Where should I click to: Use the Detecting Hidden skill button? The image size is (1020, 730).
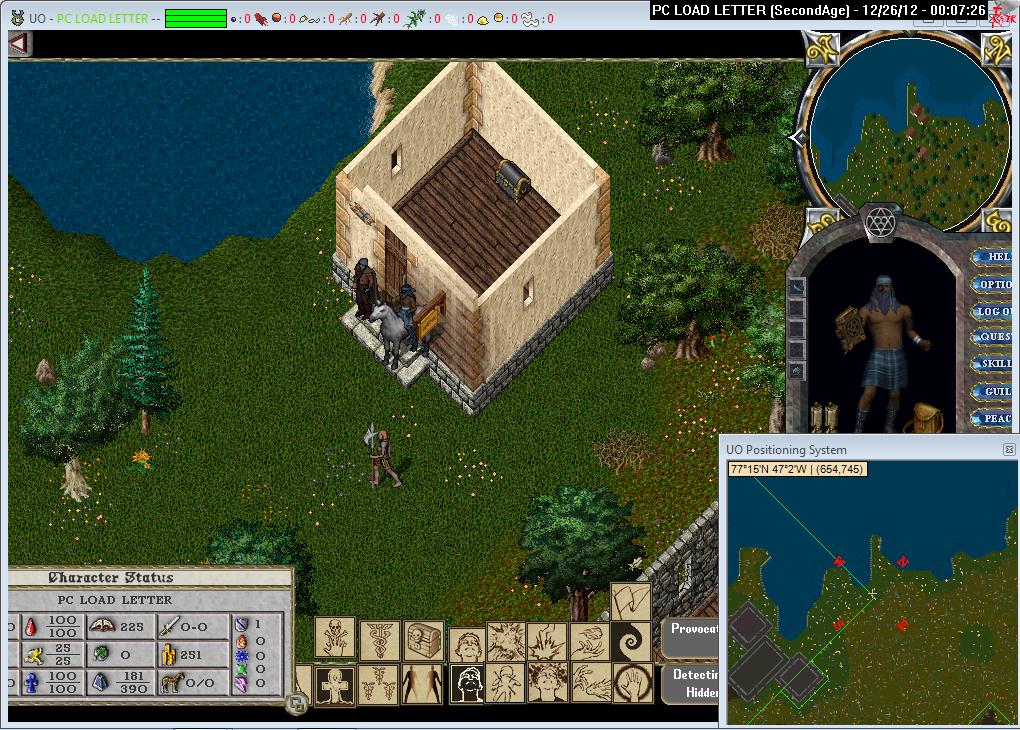point(691,682)
